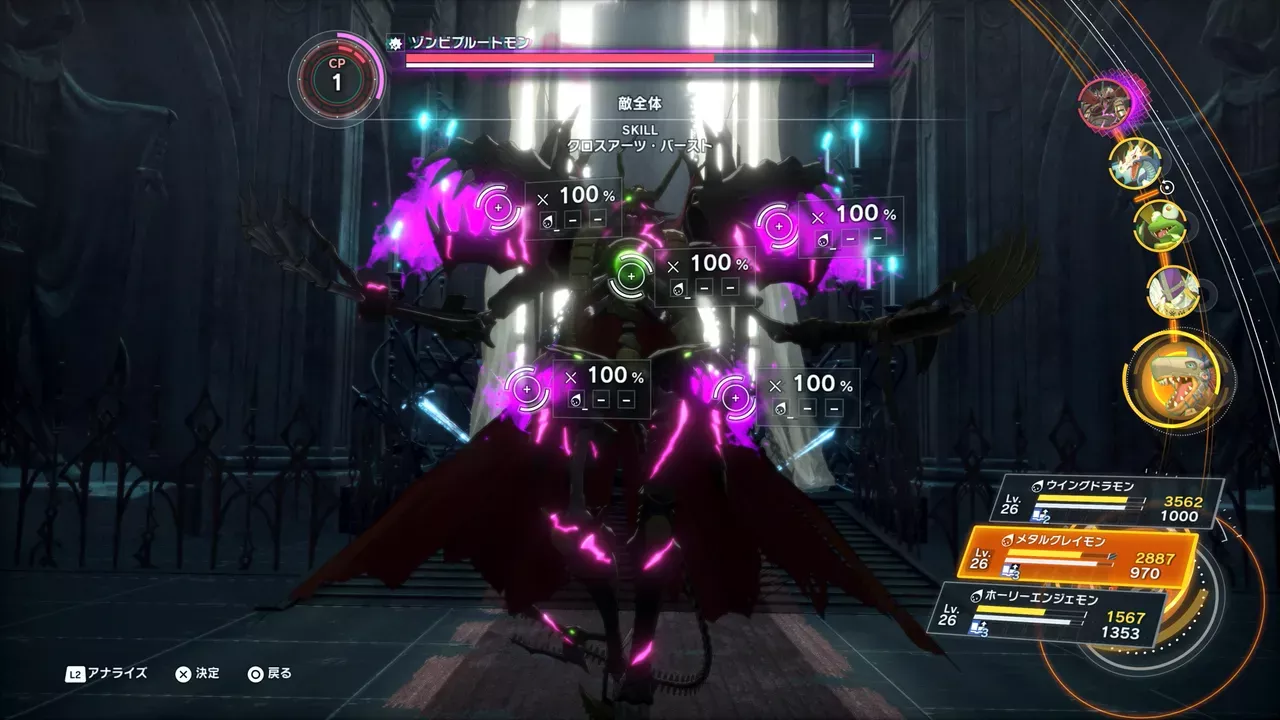Click the green frog turn order portrait
1280x720 pixels.
[1160, 224]
